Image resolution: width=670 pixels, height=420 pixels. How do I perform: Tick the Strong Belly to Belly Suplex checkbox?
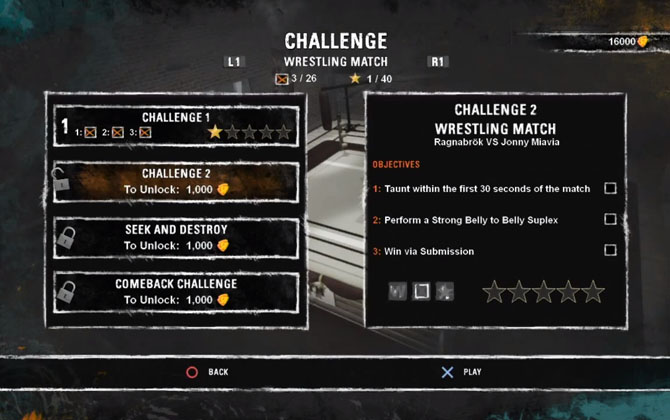pyautogui.click(x=610, y=219)
